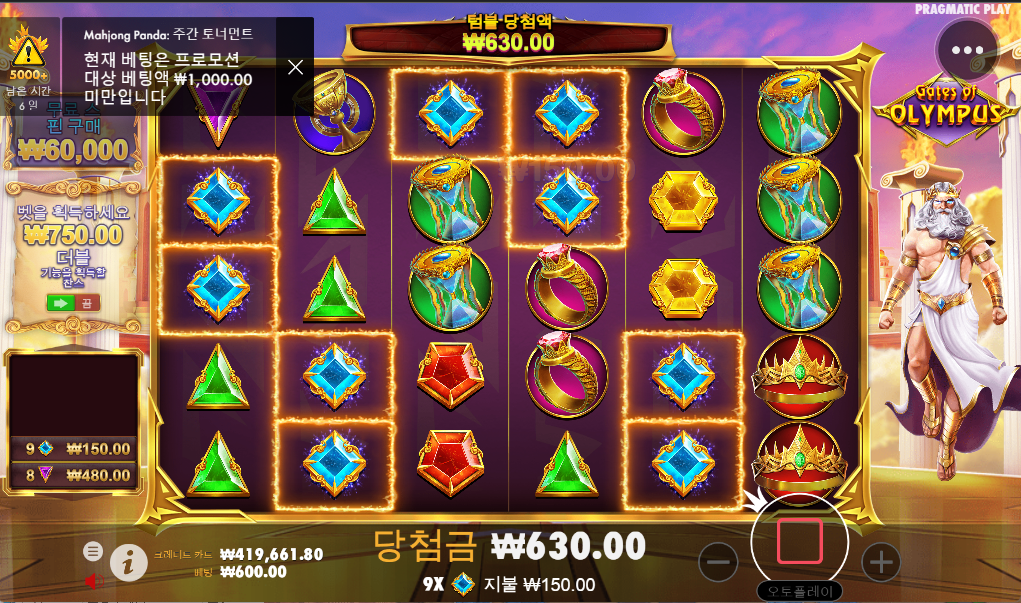Open the hamburger settings menu
The width and height of the screenshot is (1021, 603).
click(93, 551)
